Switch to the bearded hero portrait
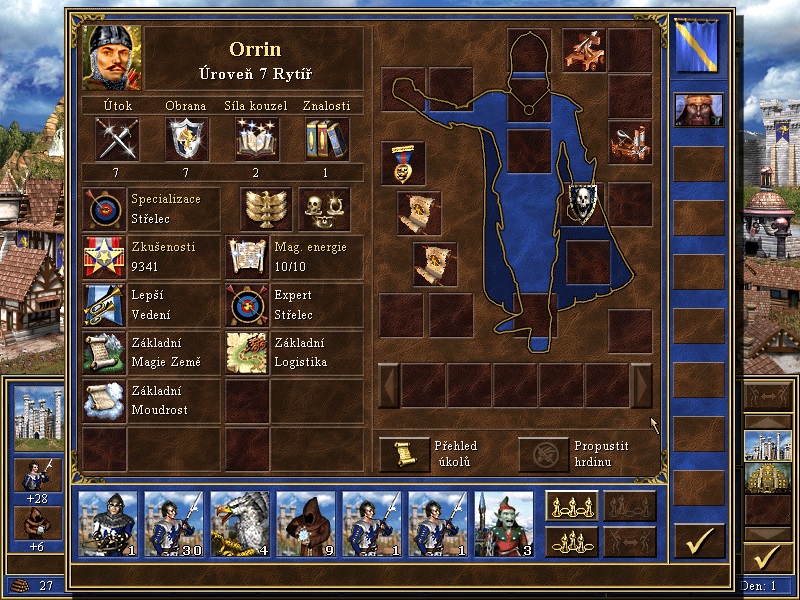The height and width of the screenshot is (600, 800). tap(698, 109)
